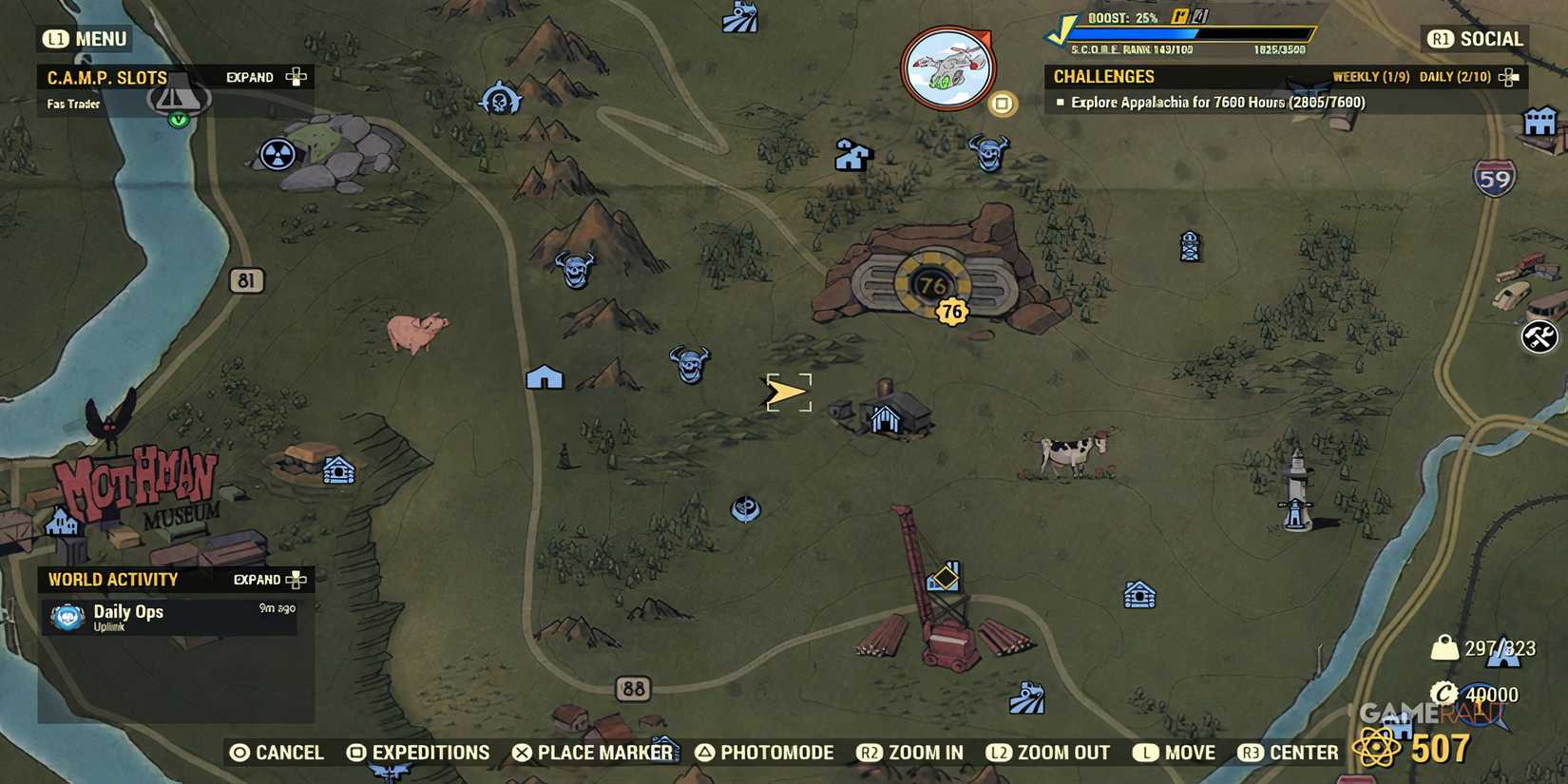Click the weapon workbench hammer icon

(1541, 336)
